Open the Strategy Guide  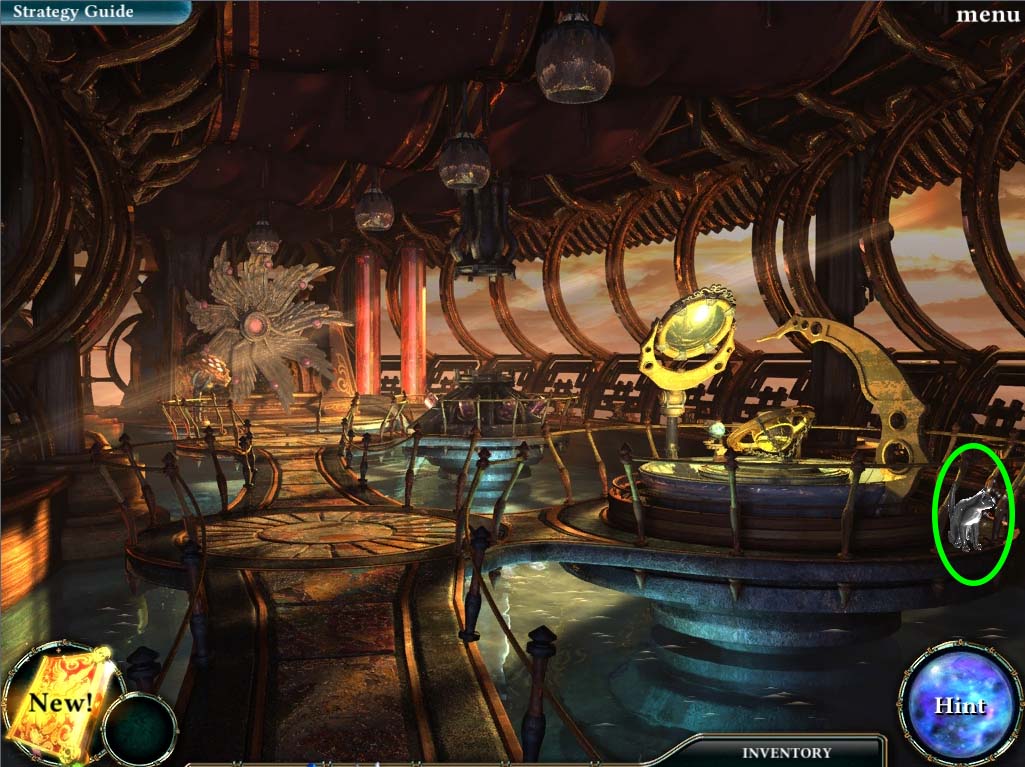pyautogui.click(x=71, y=12)
